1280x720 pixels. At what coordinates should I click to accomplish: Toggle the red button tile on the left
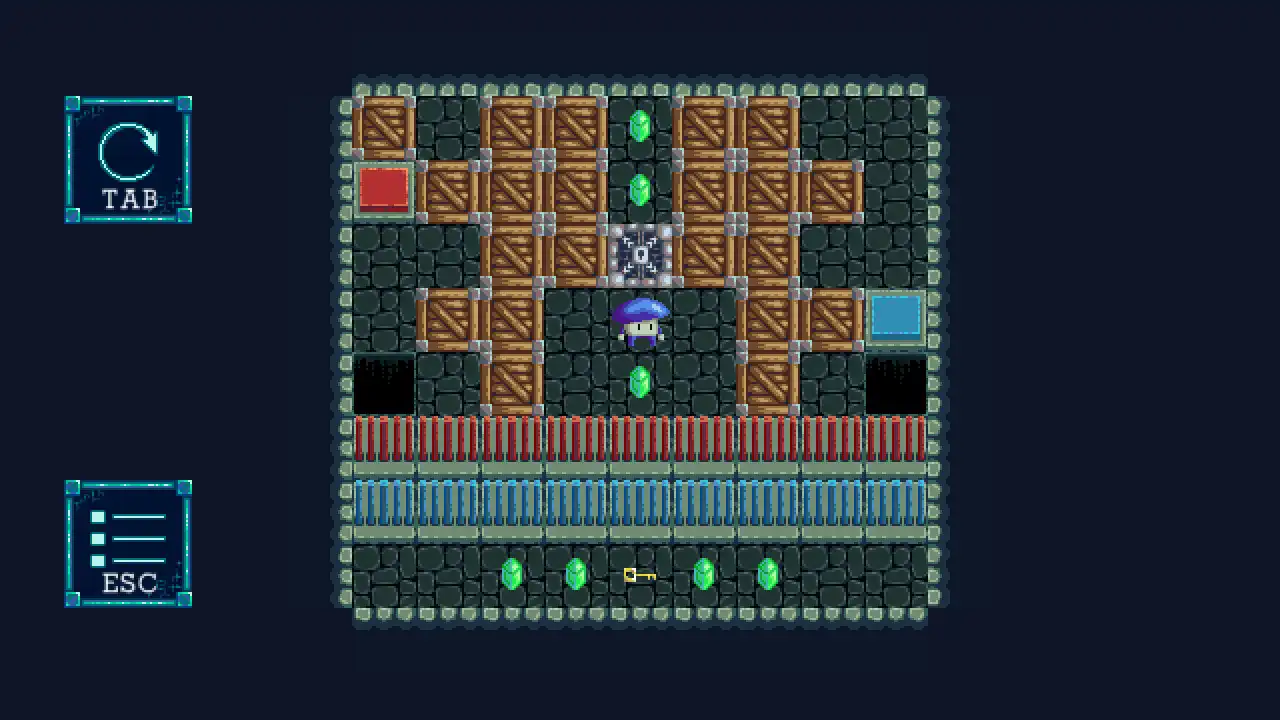[384, 190]
